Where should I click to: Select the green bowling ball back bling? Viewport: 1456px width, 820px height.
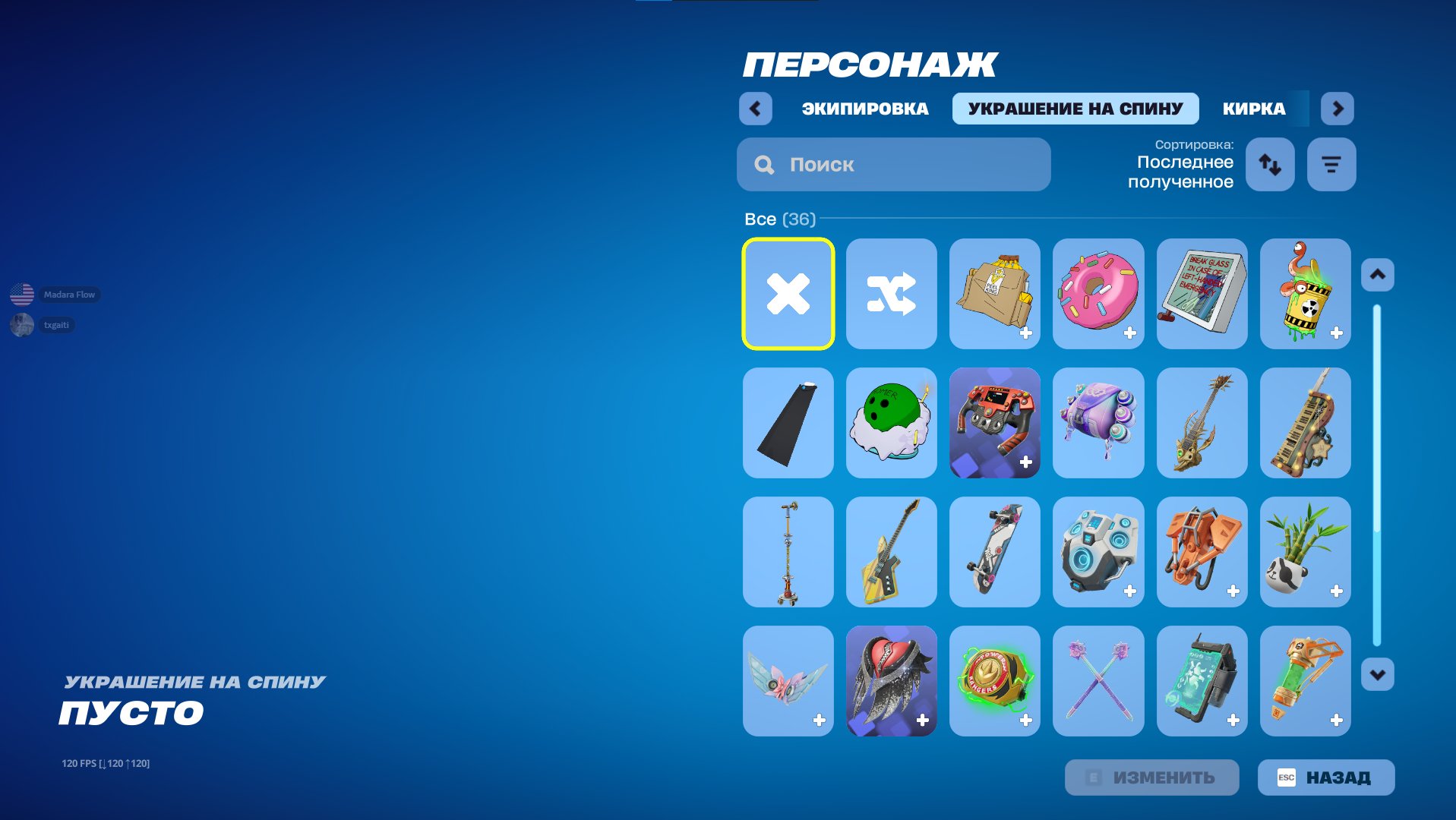point(891,423)
